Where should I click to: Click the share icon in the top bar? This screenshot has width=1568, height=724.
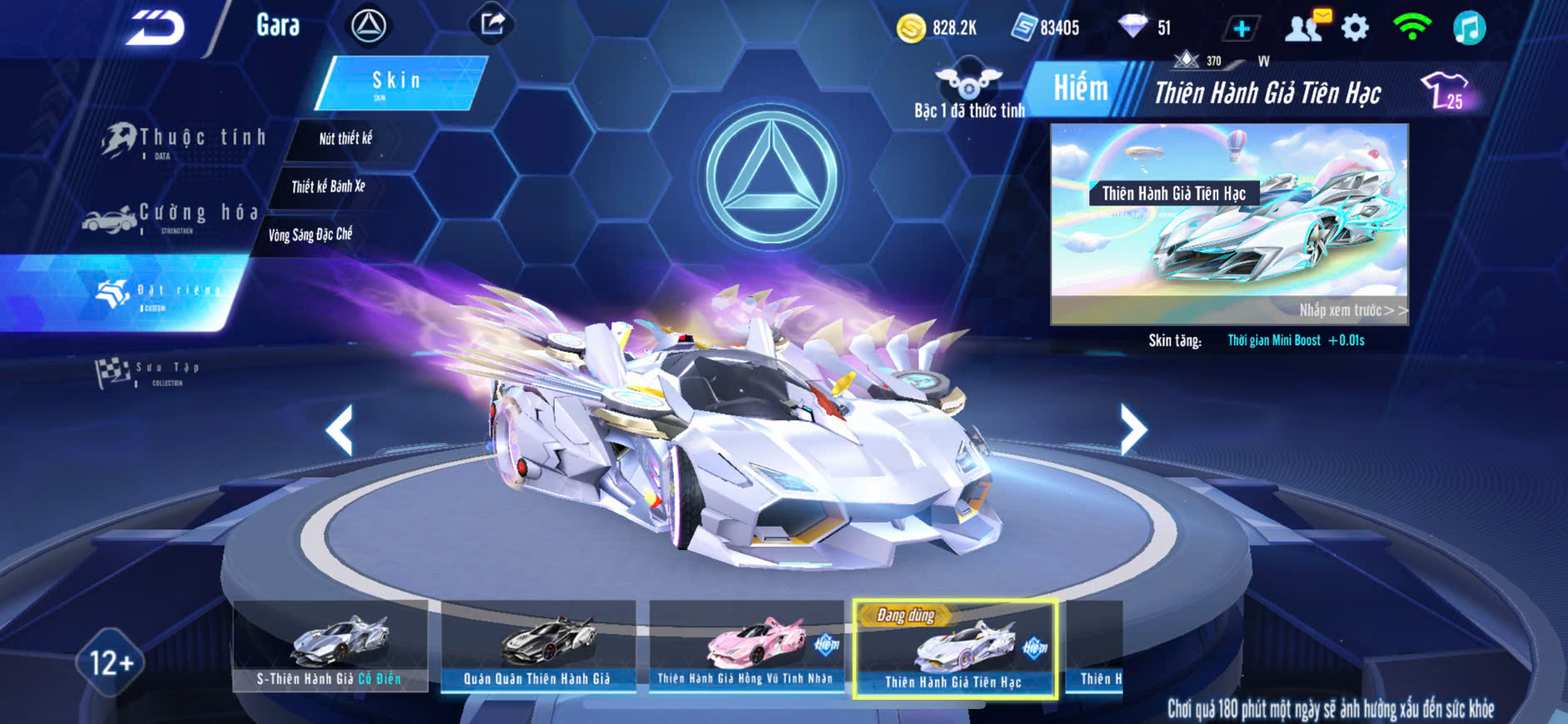[492, 24]
